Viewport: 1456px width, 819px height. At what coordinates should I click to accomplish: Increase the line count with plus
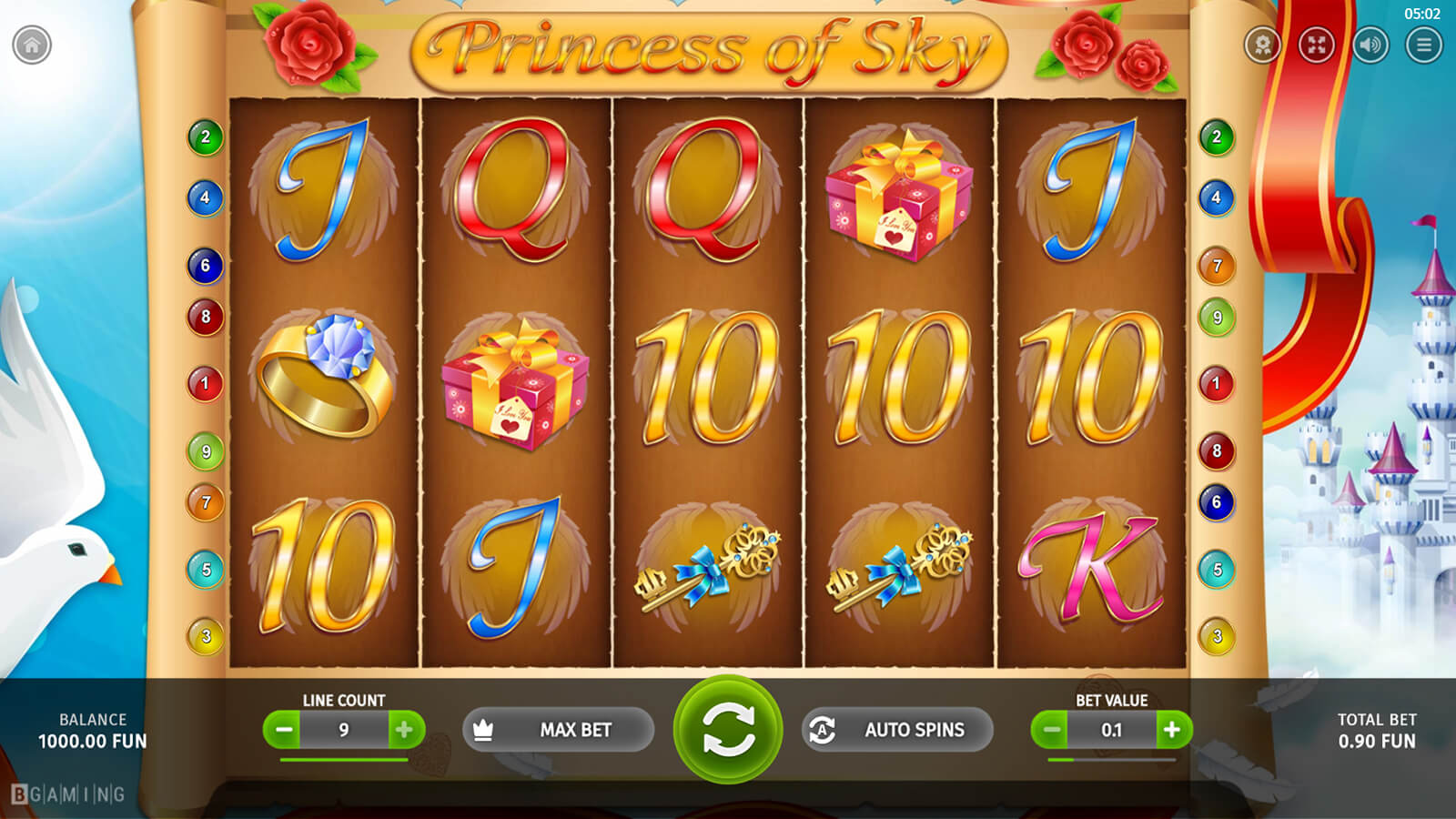point(404,730)
